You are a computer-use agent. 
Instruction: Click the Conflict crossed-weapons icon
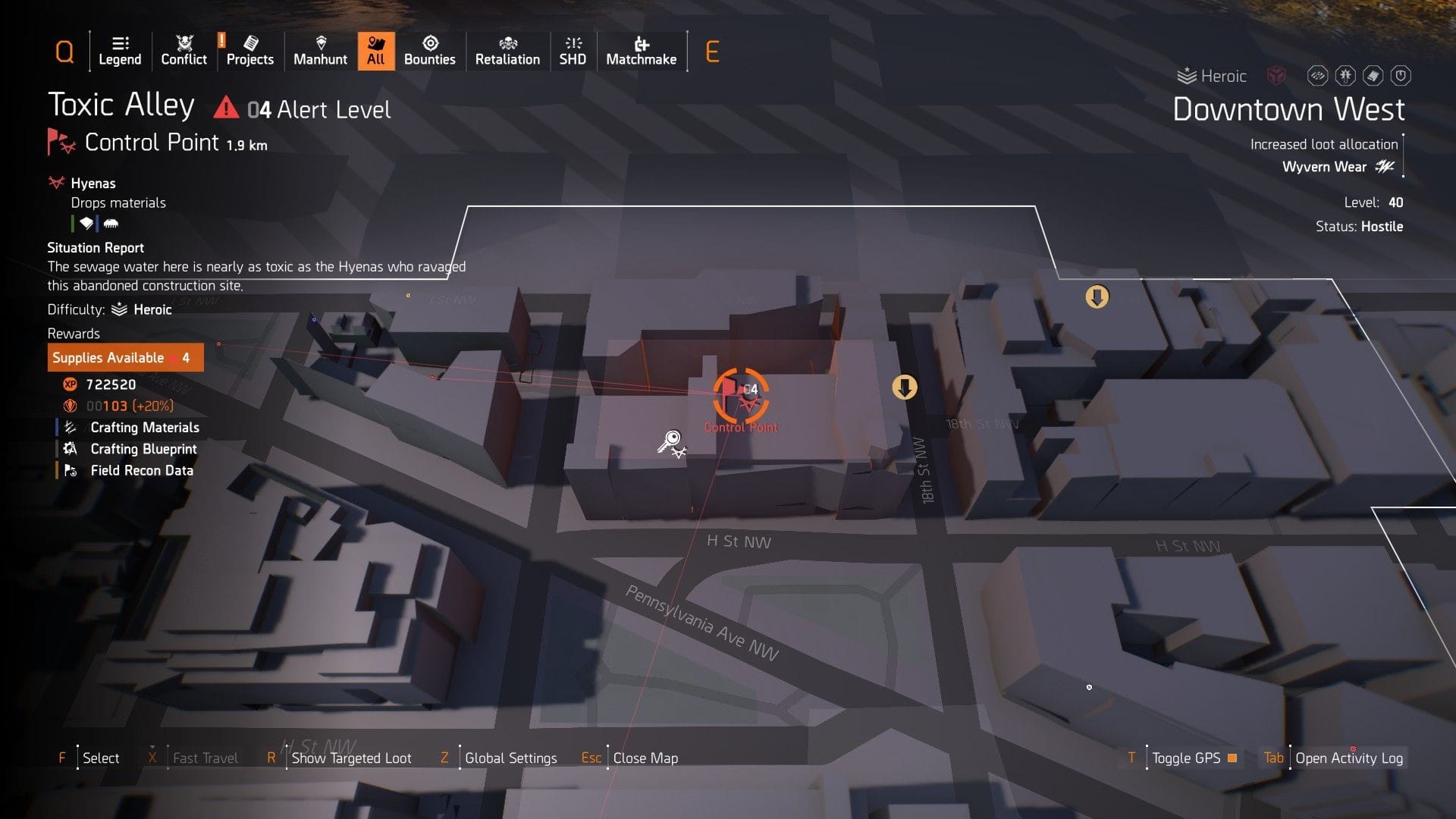pos(183,42)
